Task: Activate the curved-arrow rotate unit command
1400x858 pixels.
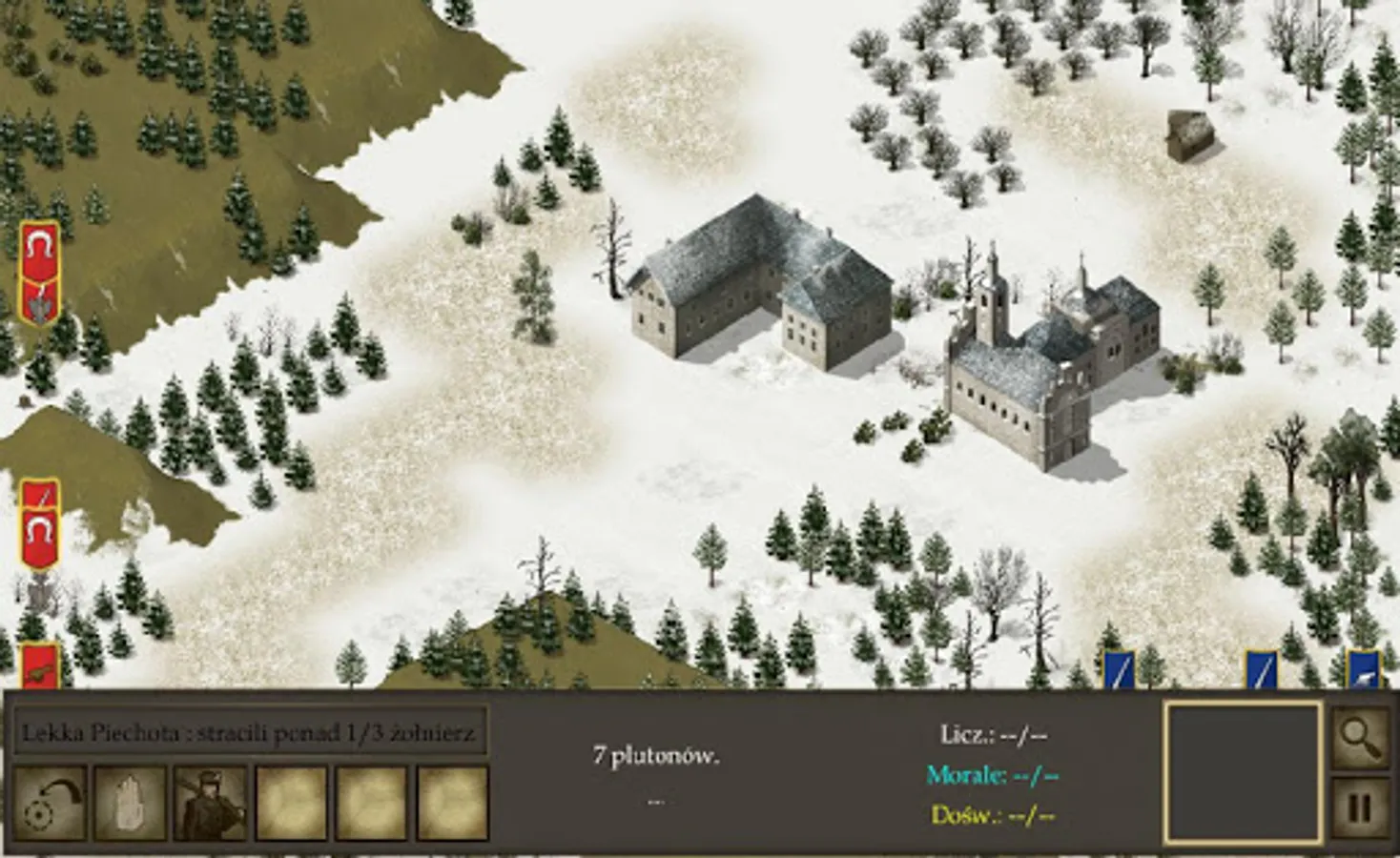Action: pyautogui.click(x=50, y=803)
